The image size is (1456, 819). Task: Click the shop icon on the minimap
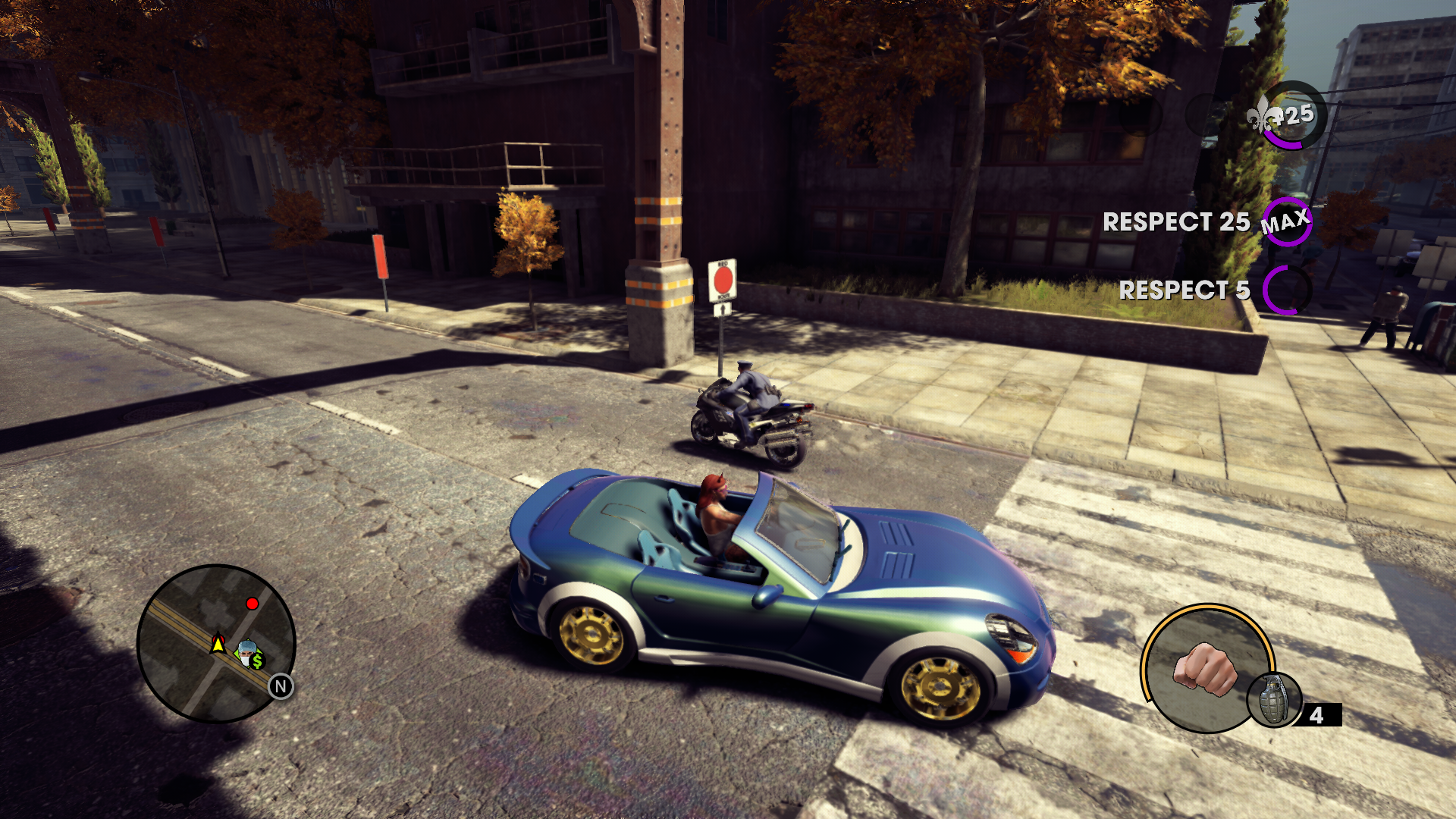[x=249, y=654]
